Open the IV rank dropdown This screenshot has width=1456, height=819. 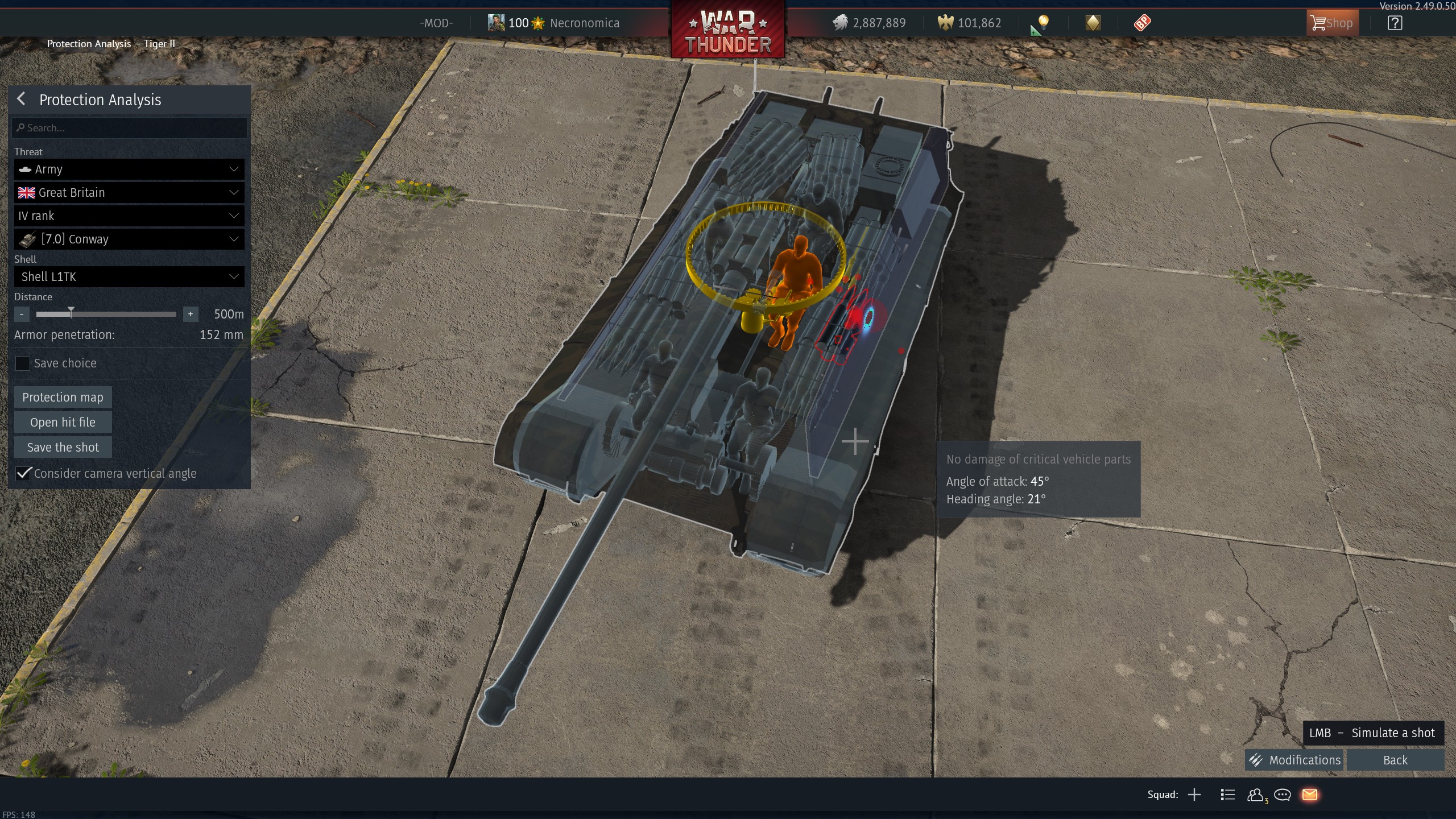(x=129, y=216)
